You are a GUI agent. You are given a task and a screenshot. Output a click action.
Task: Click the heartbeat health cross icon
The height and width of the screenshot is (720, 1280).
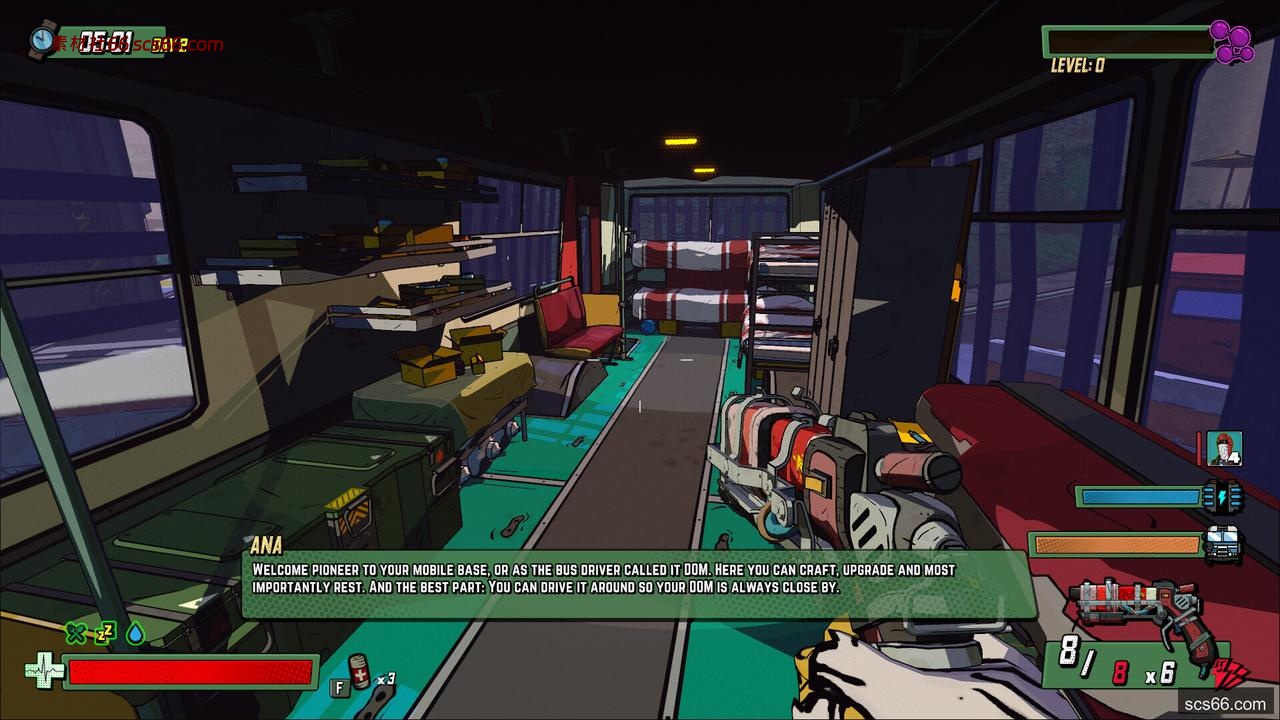click(x=44, y=671)
